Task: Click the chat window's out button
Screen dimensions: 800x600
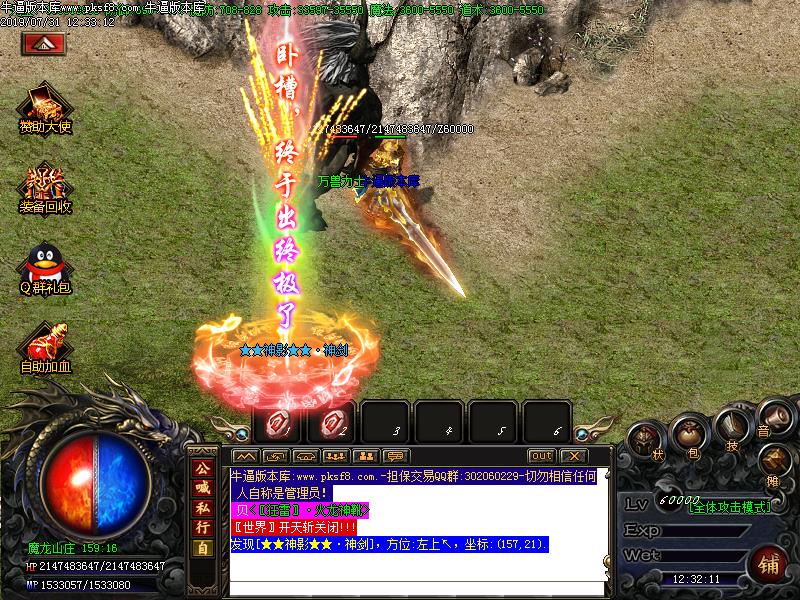Action: click(541, 456)
